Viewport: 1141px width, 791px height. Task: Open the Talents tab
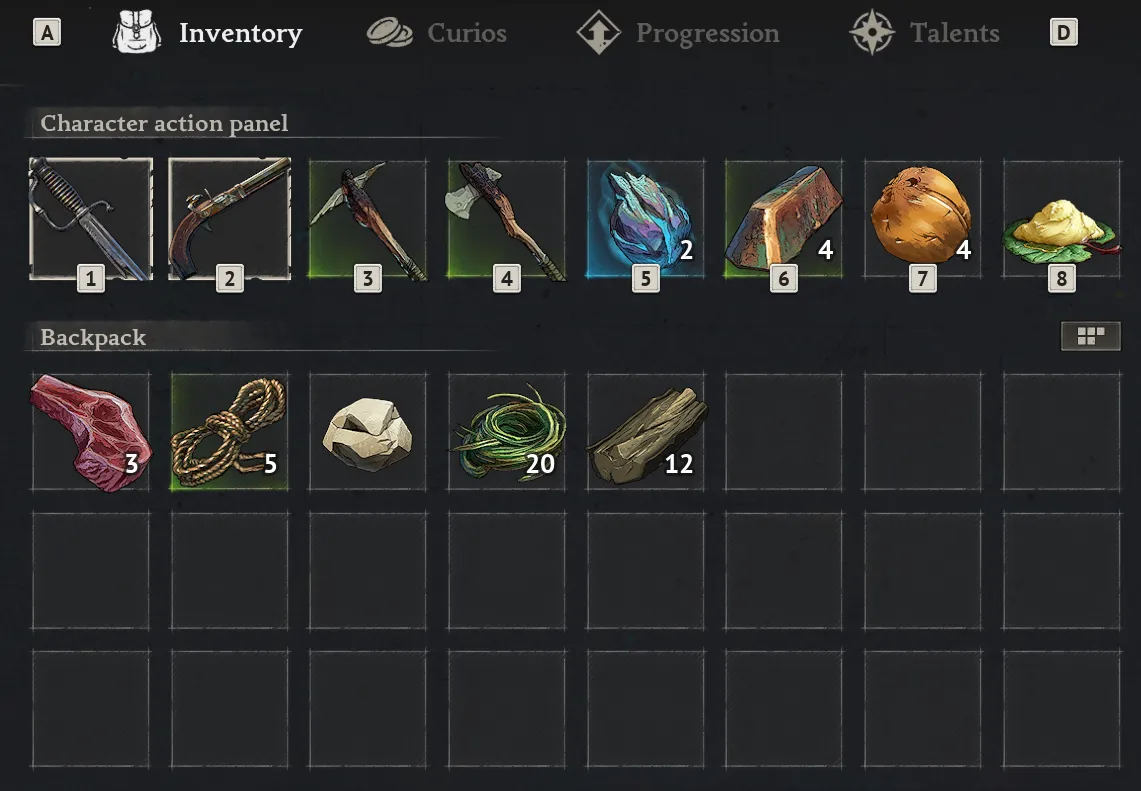point(925,33)
